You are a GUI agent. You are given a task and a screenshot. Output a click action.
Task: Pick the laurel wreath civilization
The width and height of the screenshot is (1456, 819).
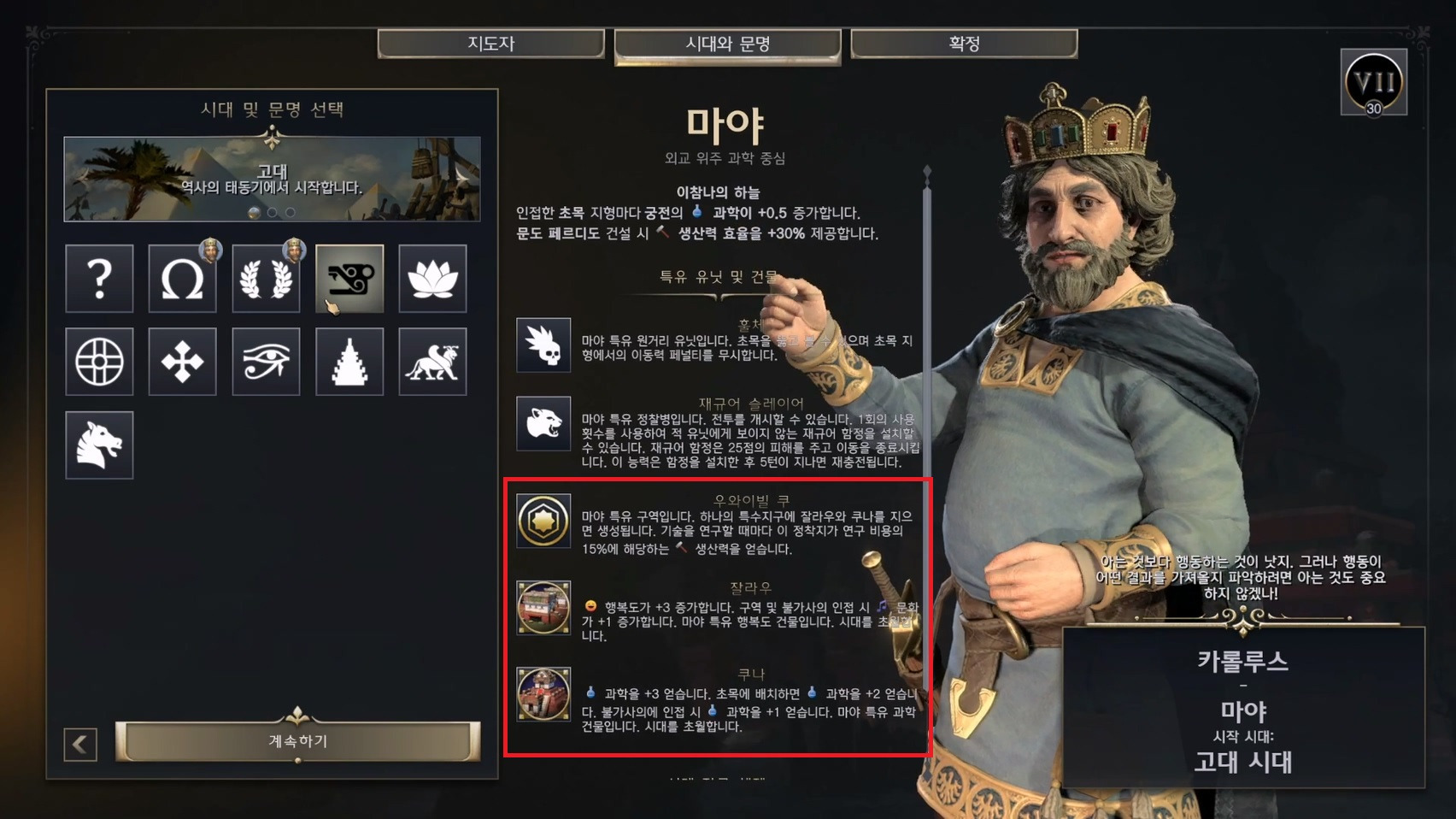pyautogui.click(x=266, y=278)
